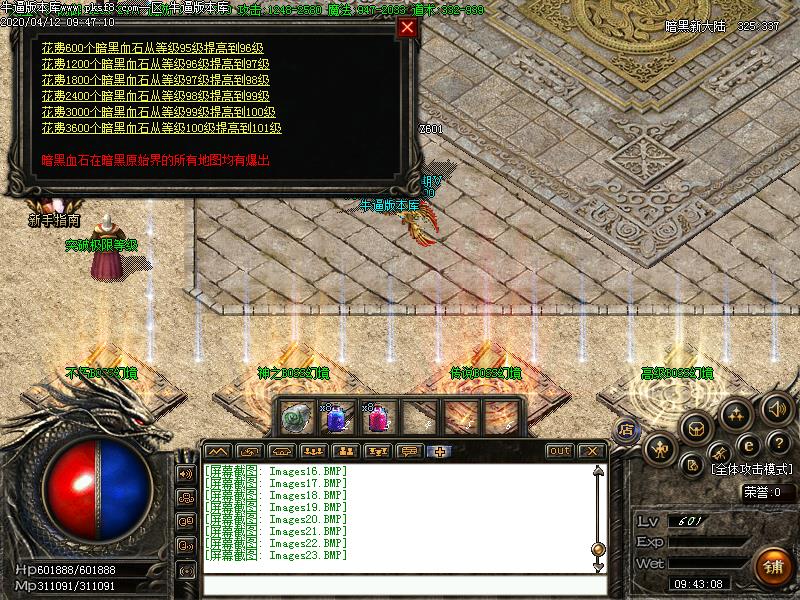The height and width of the screenshot is (600, 800).
Task: Open the bag with the chest icon
Action: 694,428
